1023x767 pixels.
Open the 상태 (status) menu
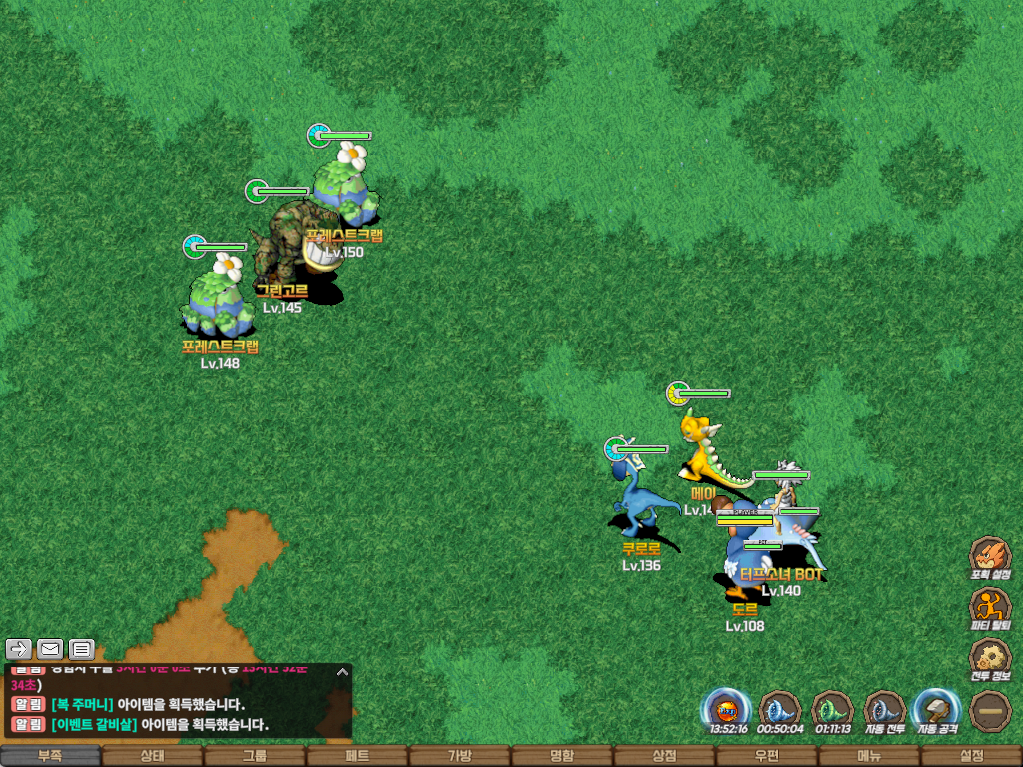[x=152, y=756]
